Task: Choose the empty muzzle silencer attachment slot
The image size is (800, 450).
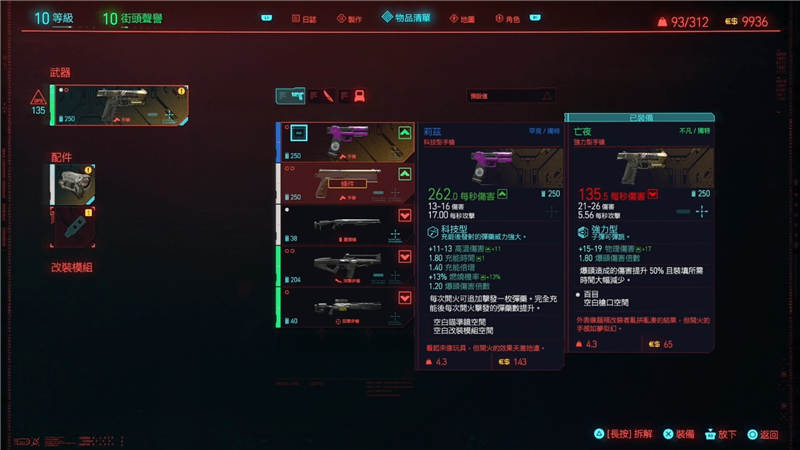Action: [73, 227]
